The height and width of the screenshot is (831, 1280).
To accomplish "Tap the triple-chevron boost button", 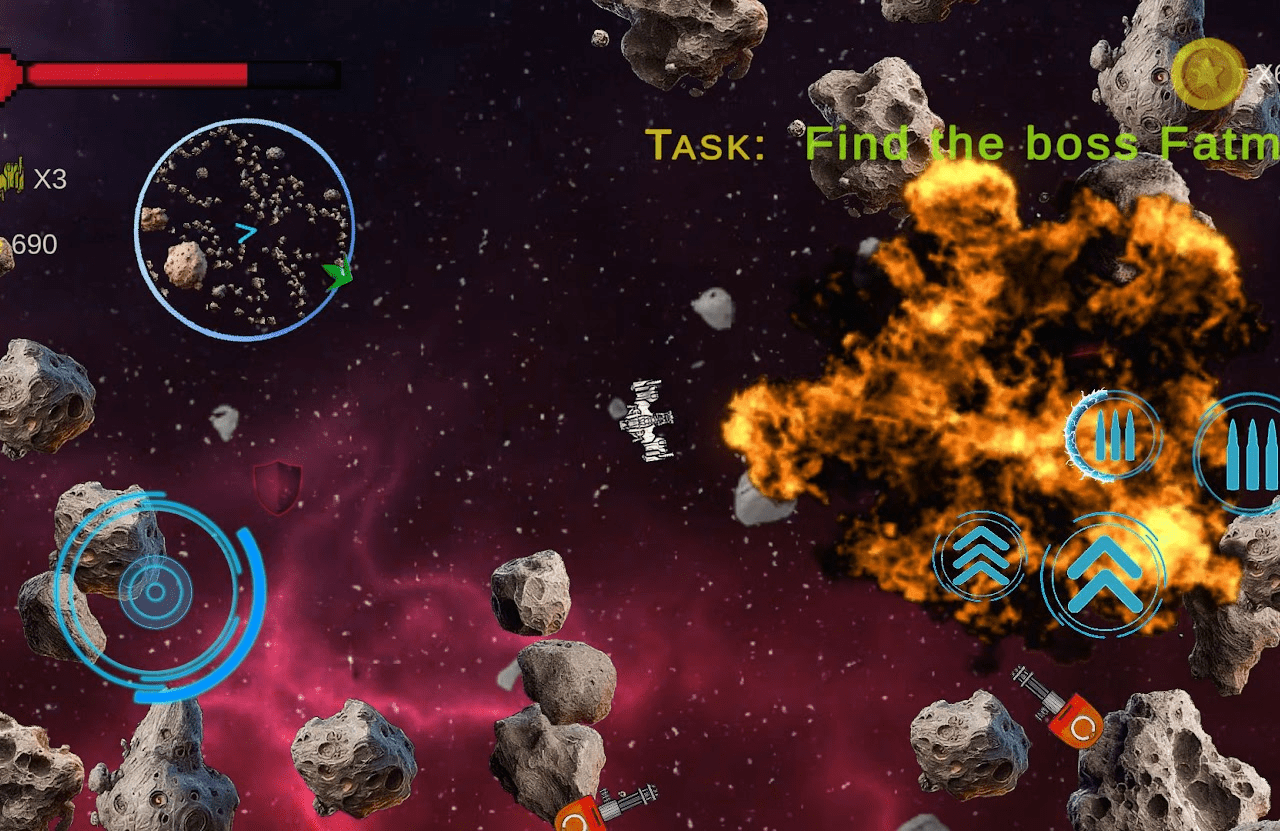I will [979, 558].
